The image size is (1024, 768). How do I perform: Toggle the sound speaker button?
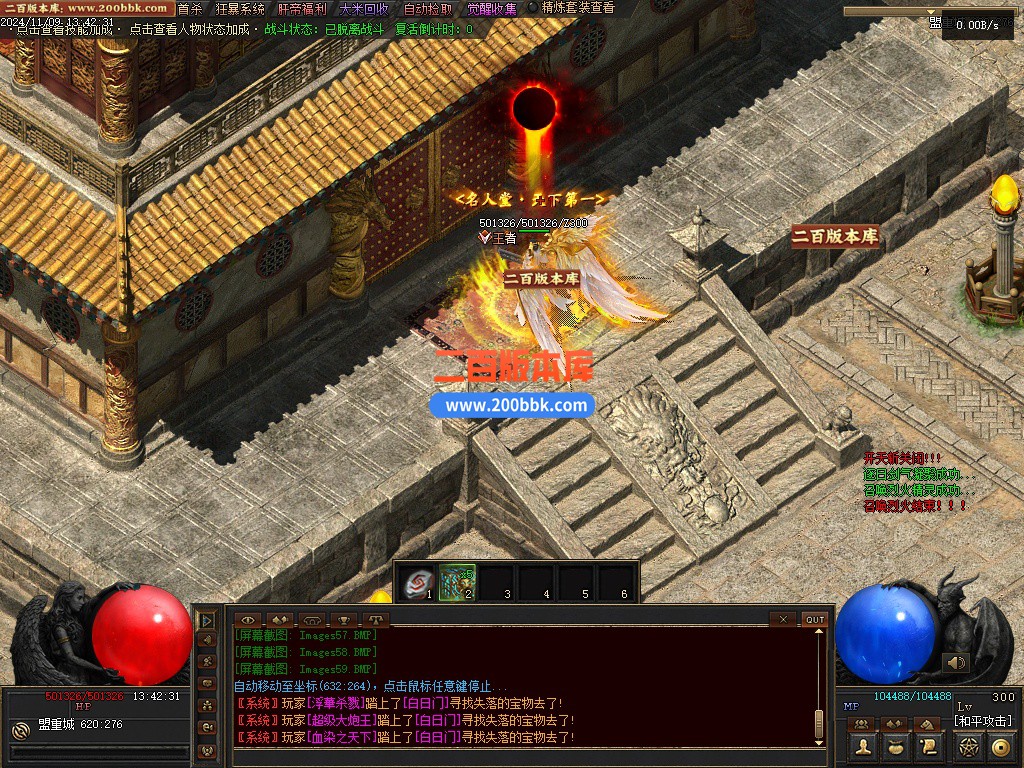point(956,662)
